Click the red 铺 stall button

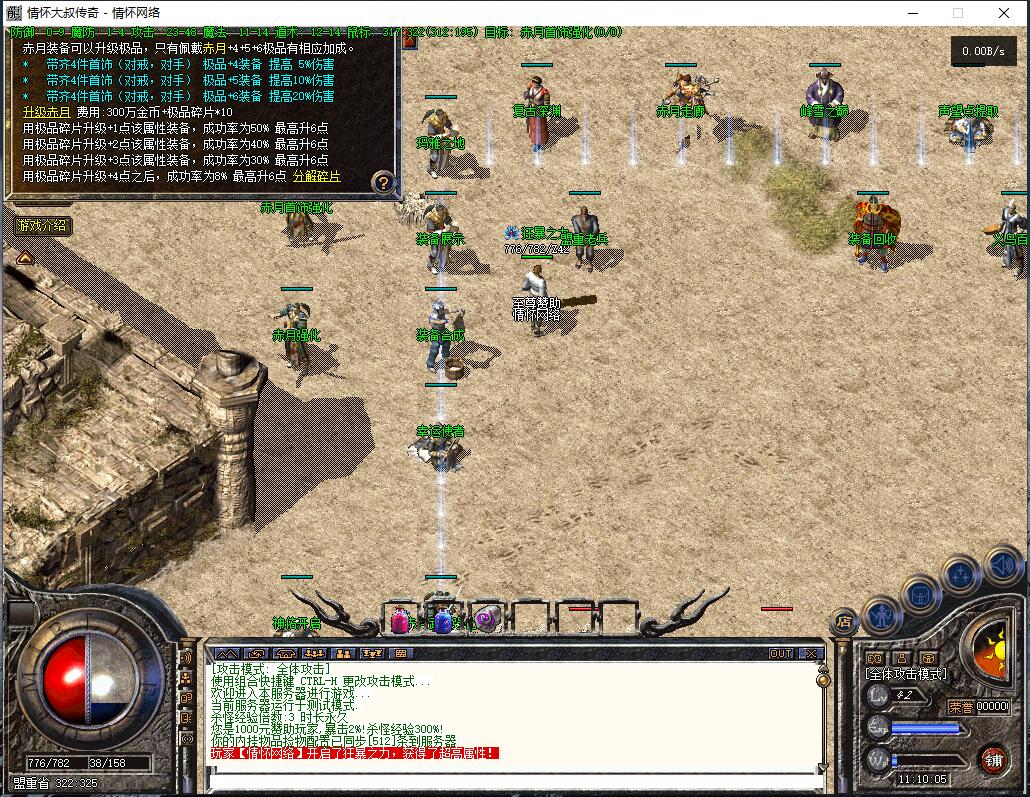pyautogui.click(x=993, y=759)
